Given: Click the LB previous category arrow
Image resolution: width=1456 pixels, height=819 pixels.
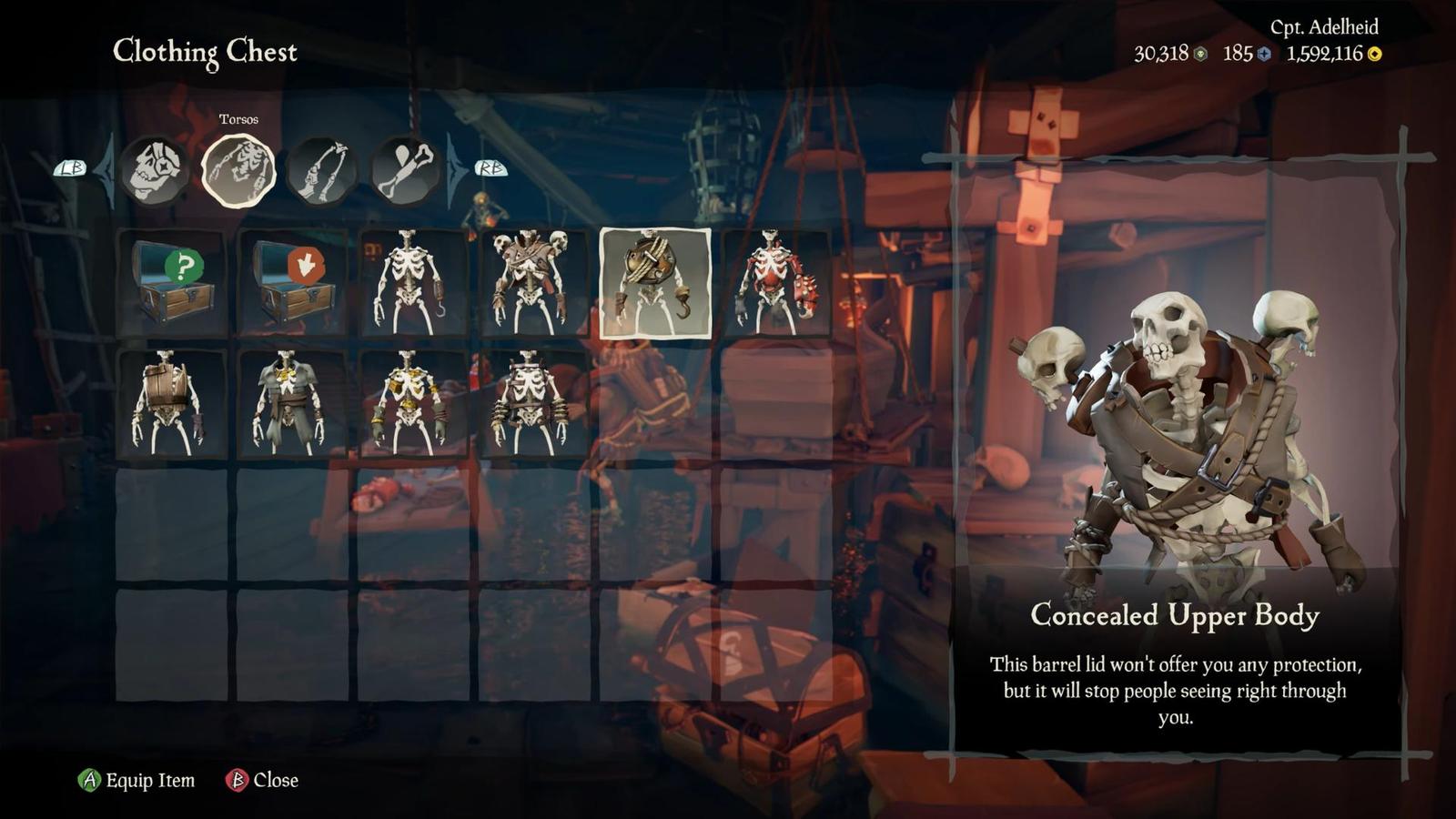Looking at the screenshot, I should click(x=71, y=167).
